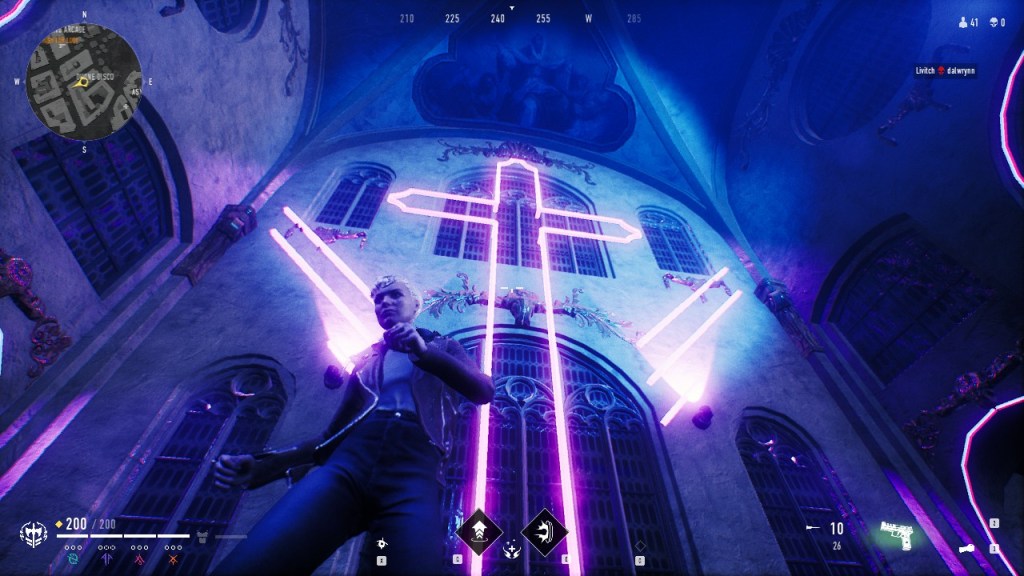This screenshot has width=1024, height=576.
Task: Click the players remaining icon
Action: (962, 21)
